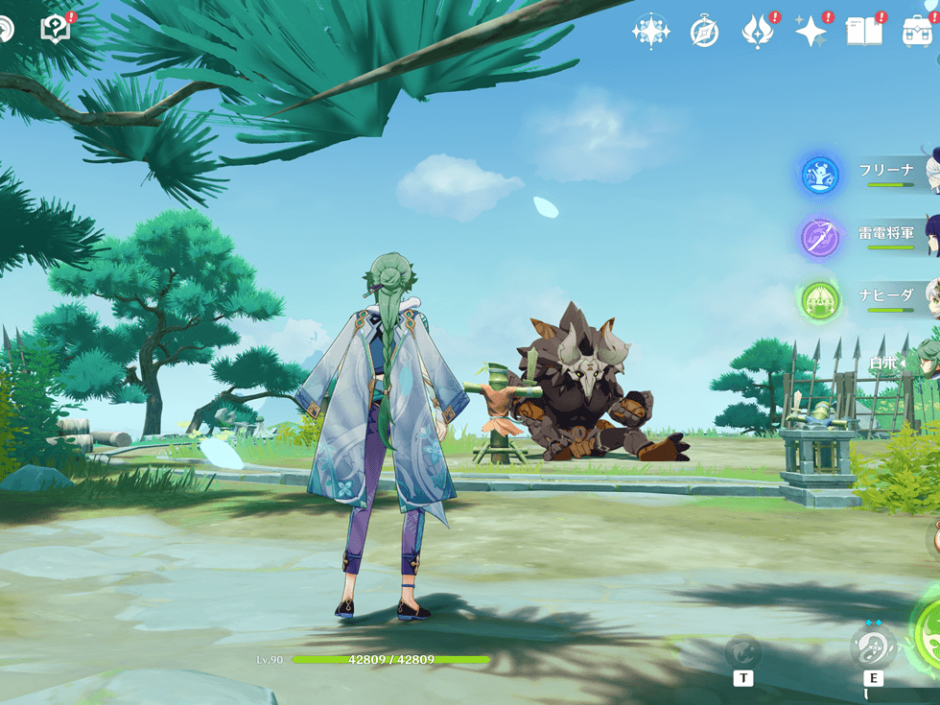
Task: Open the compass Adventure icon
Action: click(x=704, y=32)
